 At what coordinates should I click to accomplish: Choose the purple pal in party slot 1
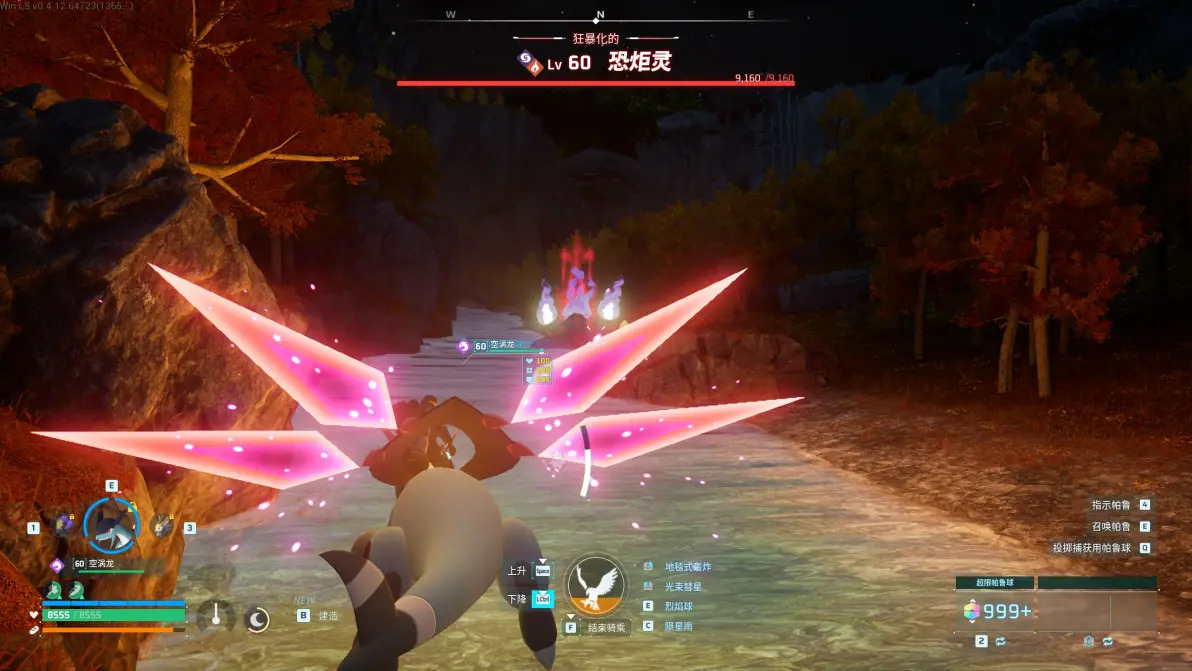tap(64, 525)
